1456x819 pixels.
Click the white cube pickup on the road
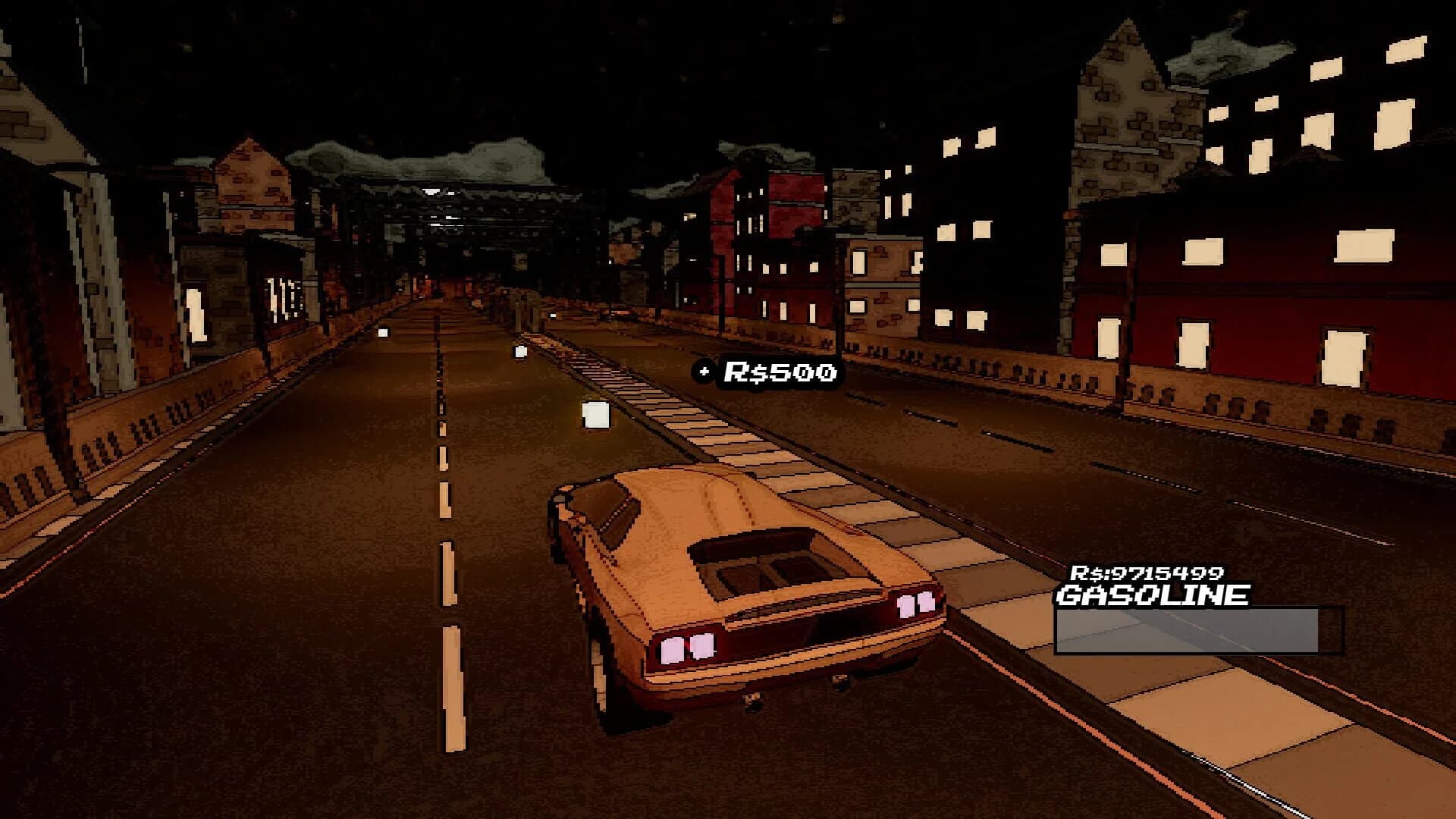pyautogui.click(x=596, y=416)
